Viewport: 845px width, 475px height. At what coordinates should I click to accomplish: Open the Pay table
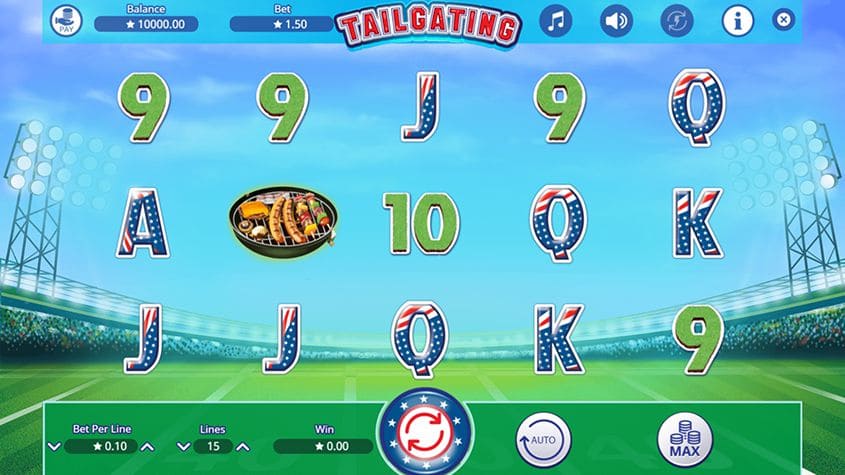tap(67, 20)
